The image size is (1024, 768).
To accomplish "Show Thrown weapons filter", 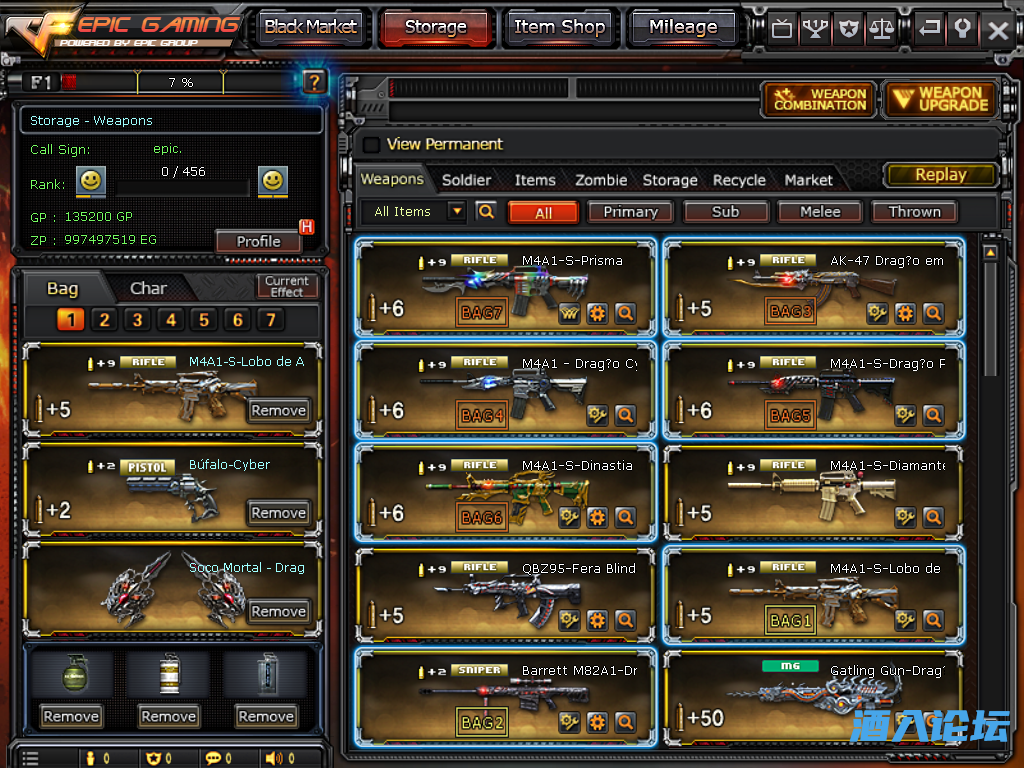I will pos(914,212).
